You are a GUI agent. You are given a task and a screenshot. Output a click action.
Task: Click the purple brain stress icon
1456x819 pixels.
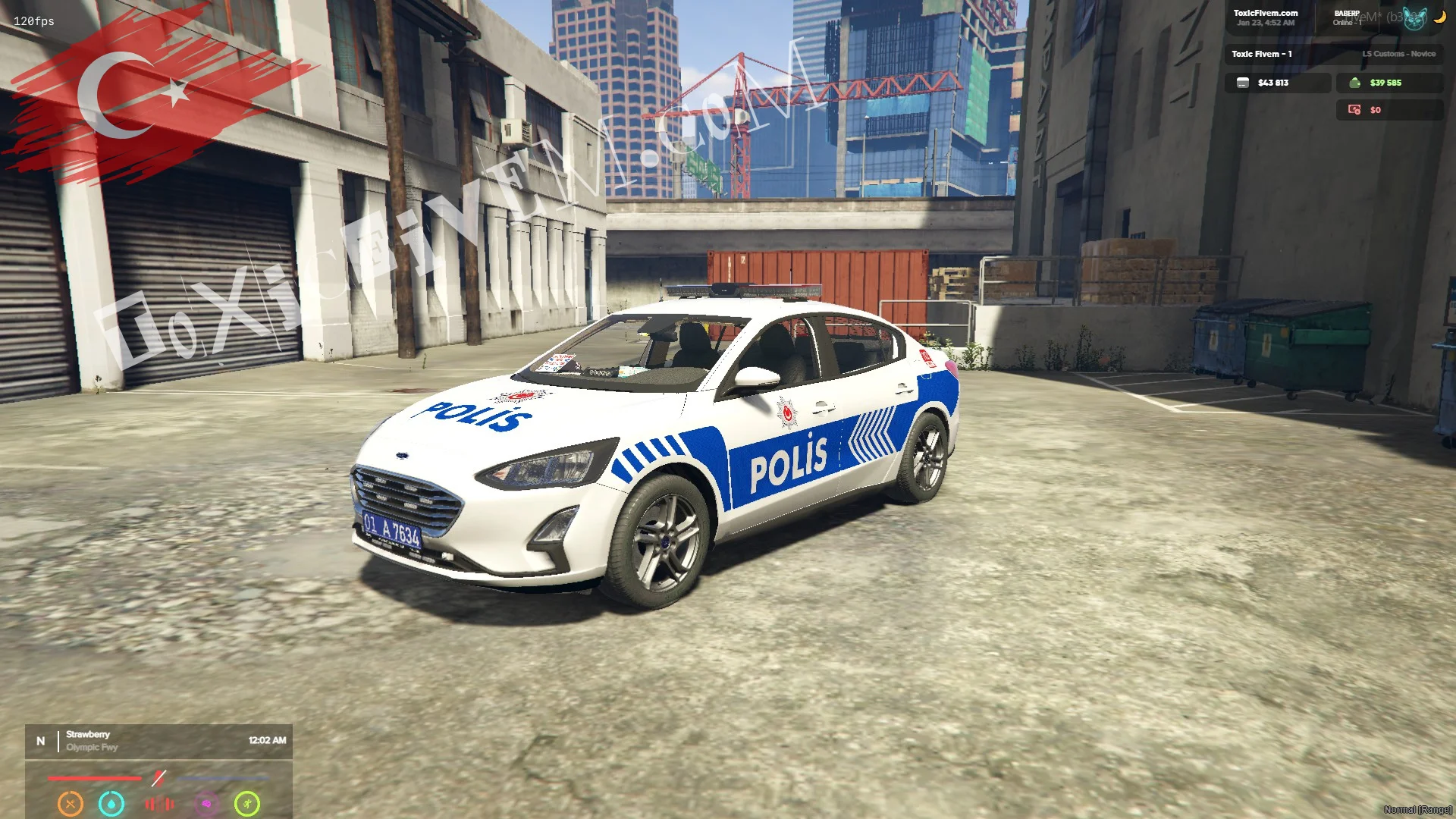pyautogui.click(x=206, y=803)
